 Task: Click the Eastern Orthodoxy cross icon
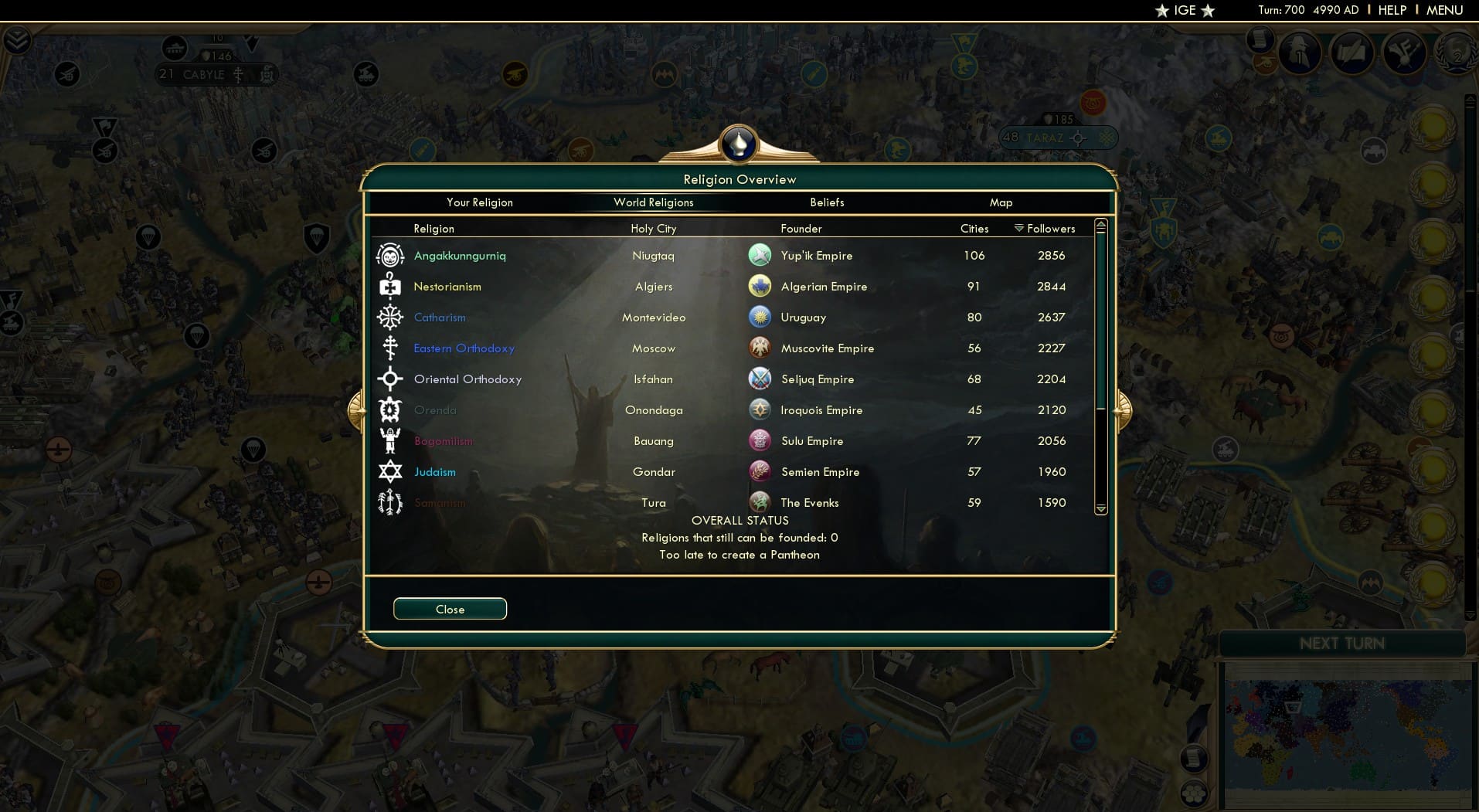(x=391, y=348)
